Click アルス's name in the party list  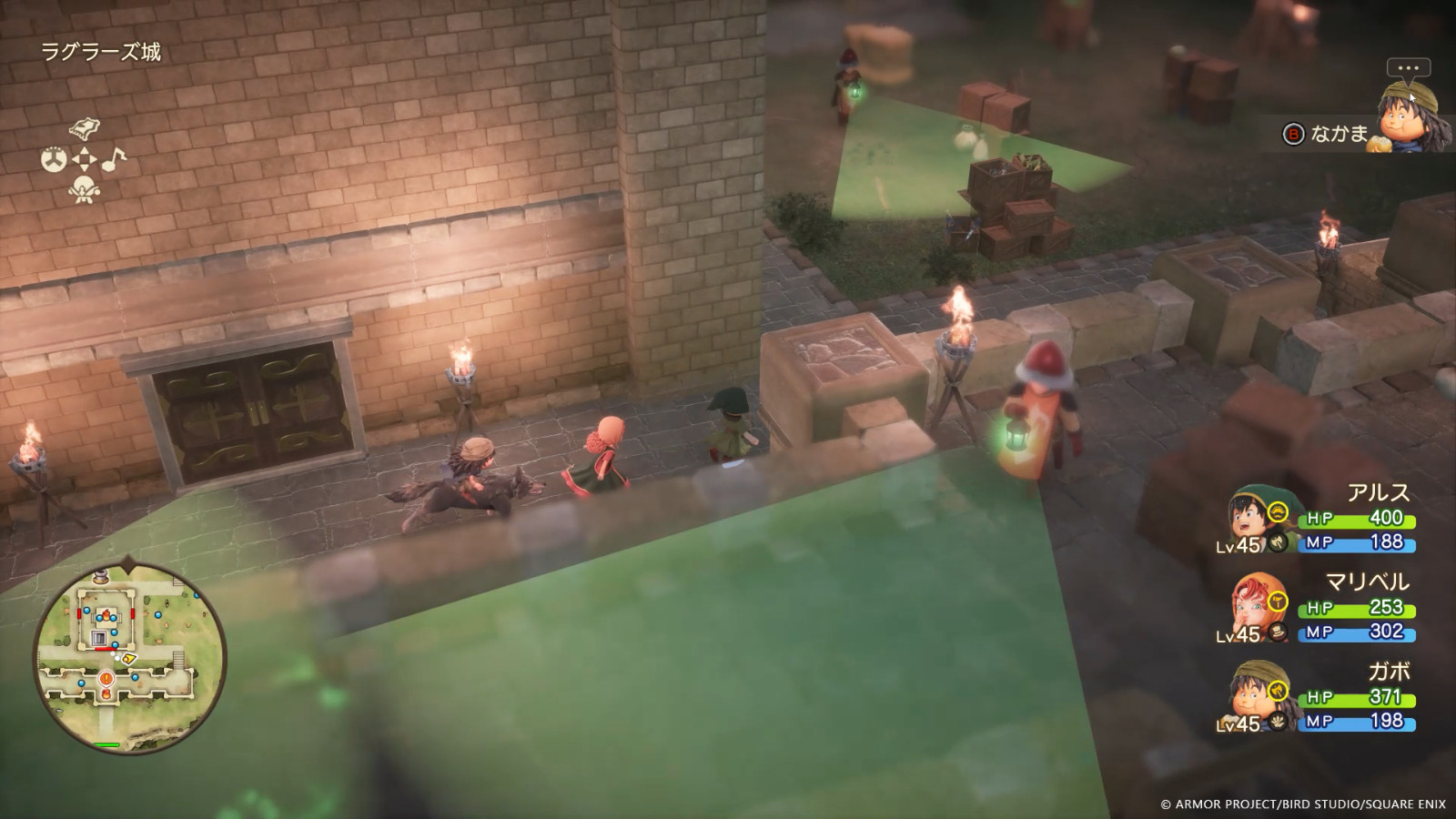click(x=1380, y=491)
